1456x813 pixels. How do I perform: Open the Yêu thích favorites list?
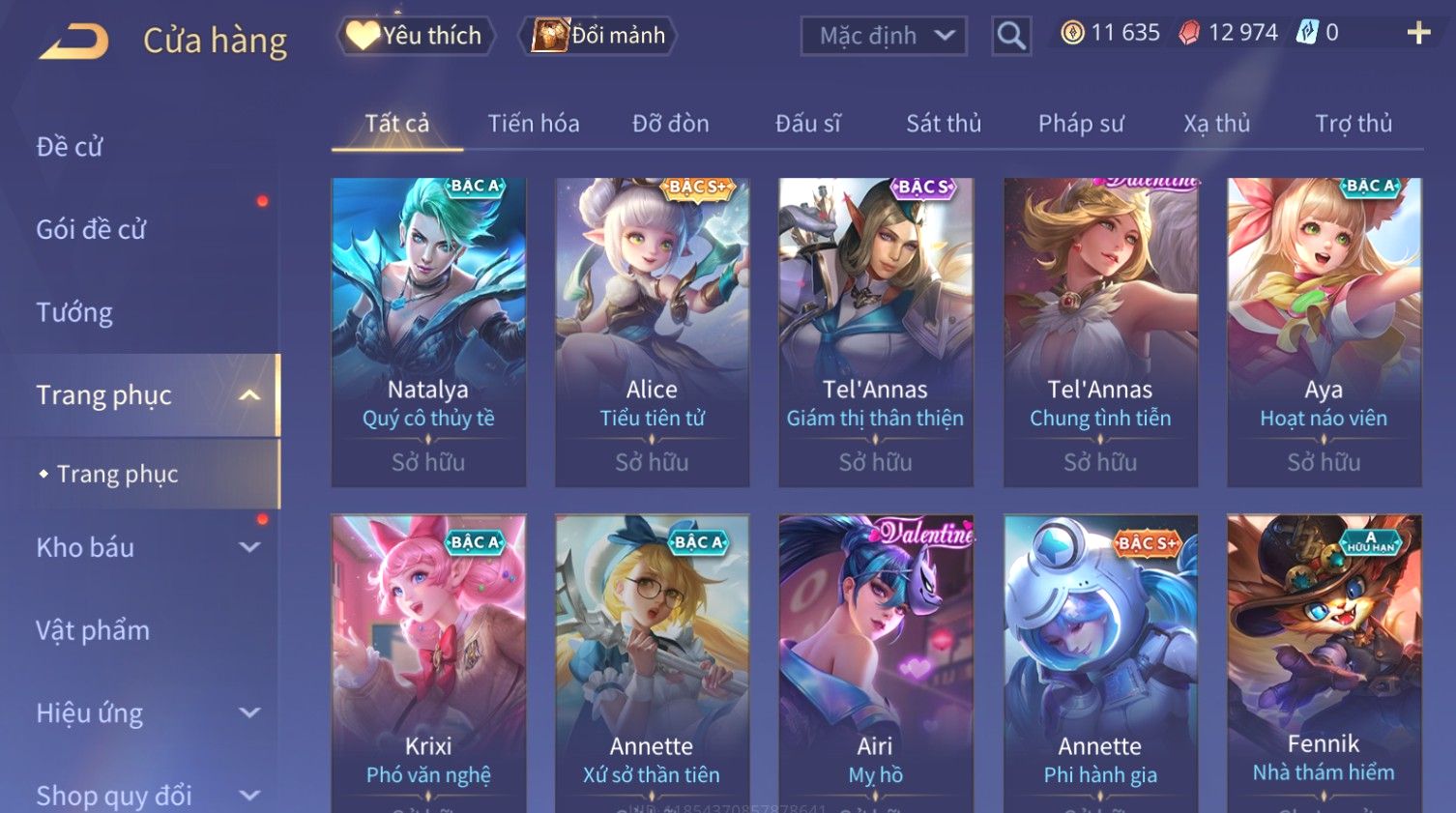coord(416,36)
